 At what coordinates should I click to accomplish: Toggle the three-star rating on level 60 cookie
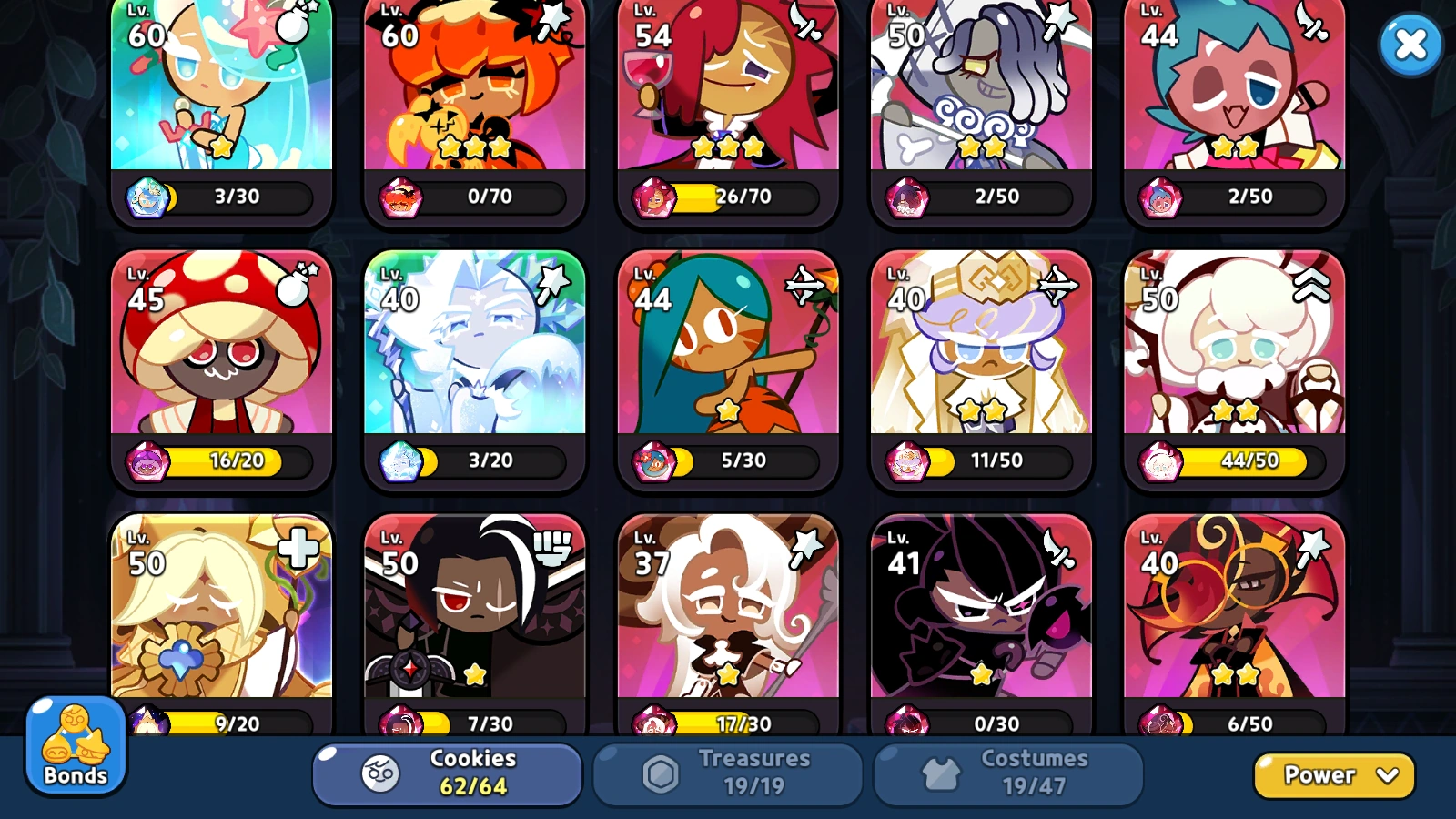pos(473,146)
